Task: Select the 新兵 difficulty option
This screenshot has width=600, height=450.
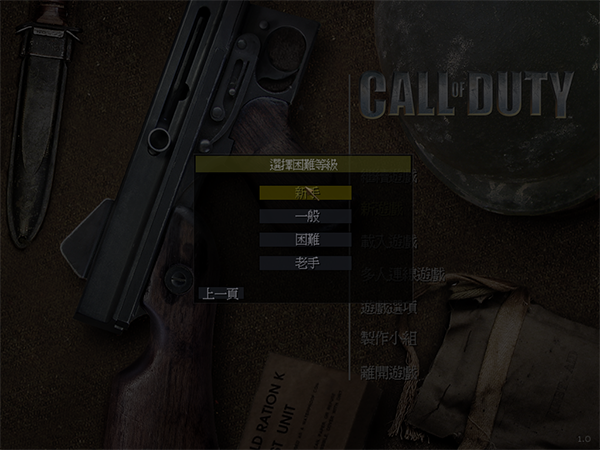Action: click(x=305, y=192)
